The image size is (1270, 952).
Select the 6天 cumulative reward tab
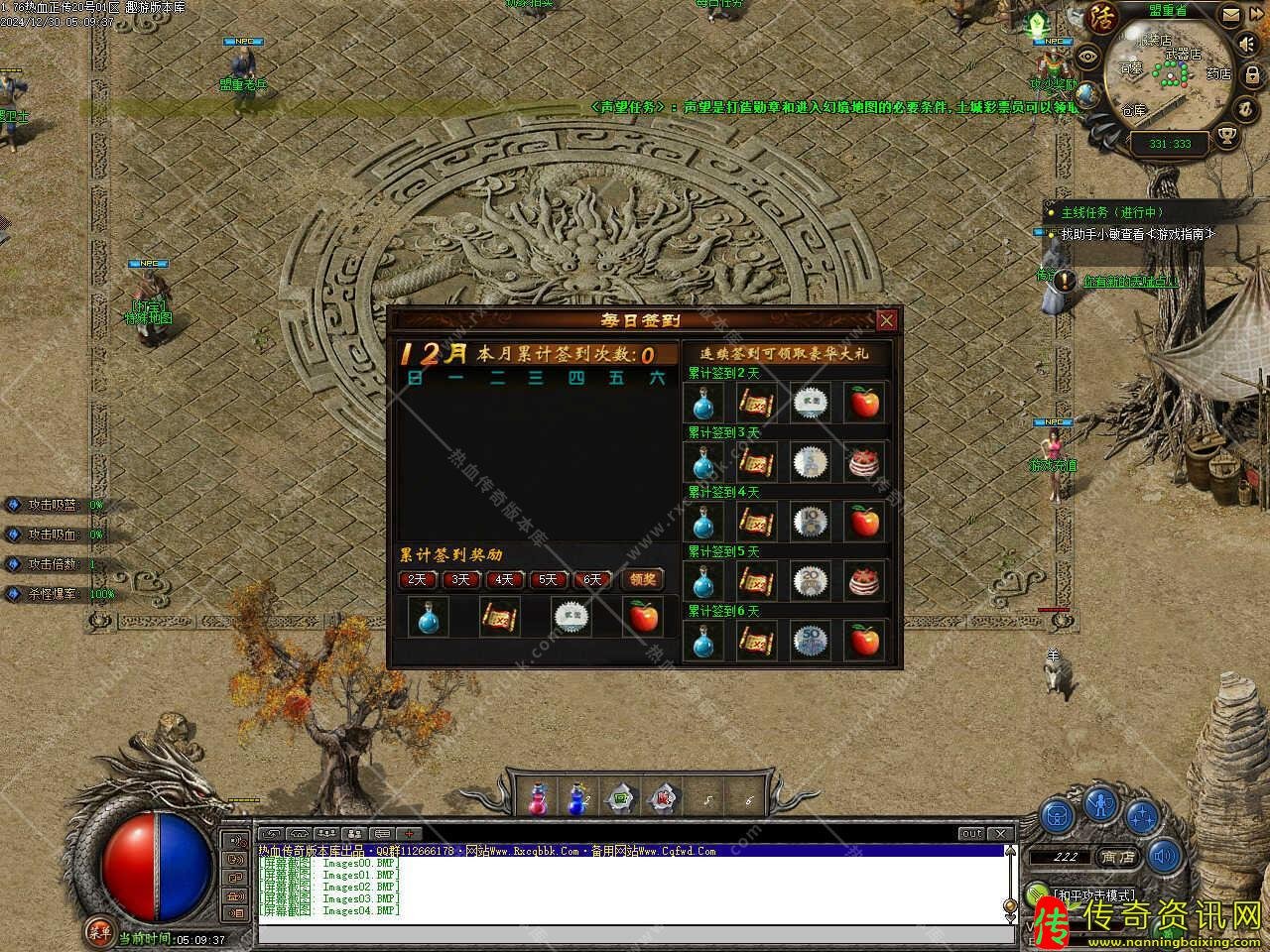tap(592, 579)
